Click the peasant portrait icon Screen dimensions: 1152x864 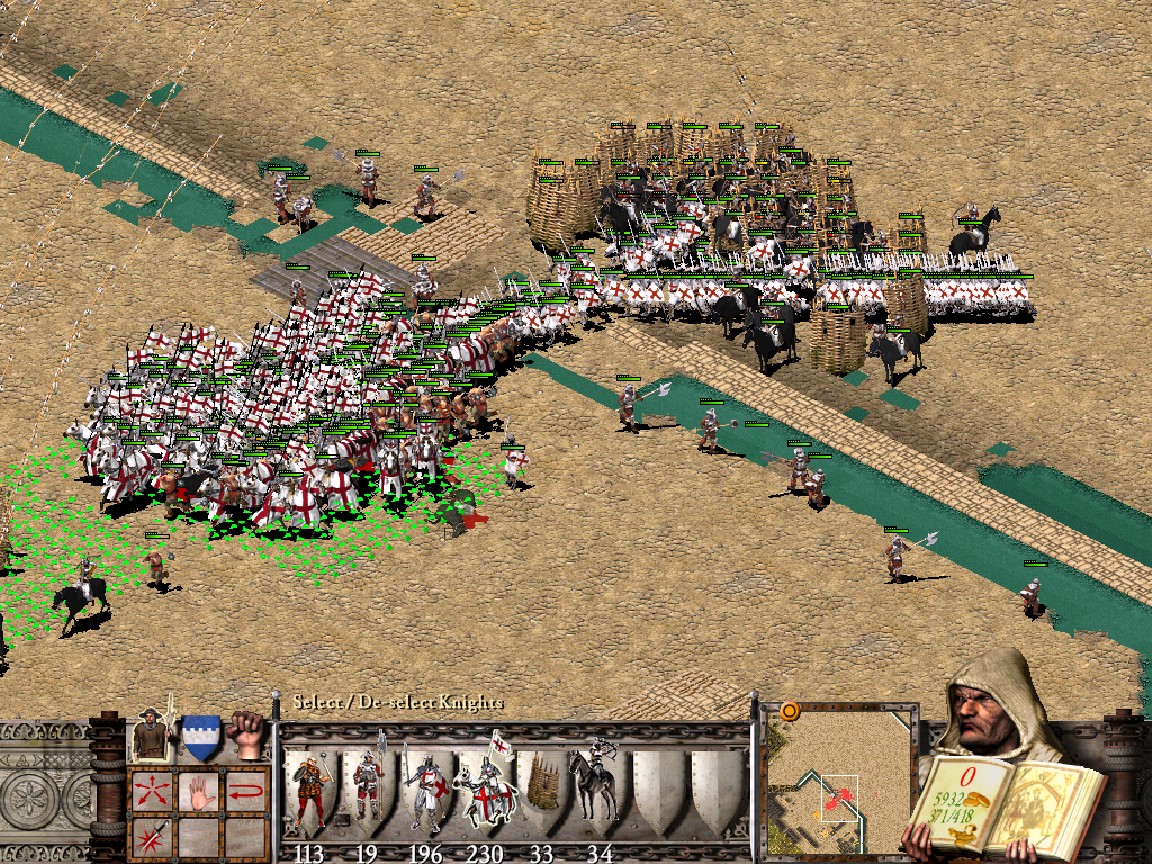point(150,735)
